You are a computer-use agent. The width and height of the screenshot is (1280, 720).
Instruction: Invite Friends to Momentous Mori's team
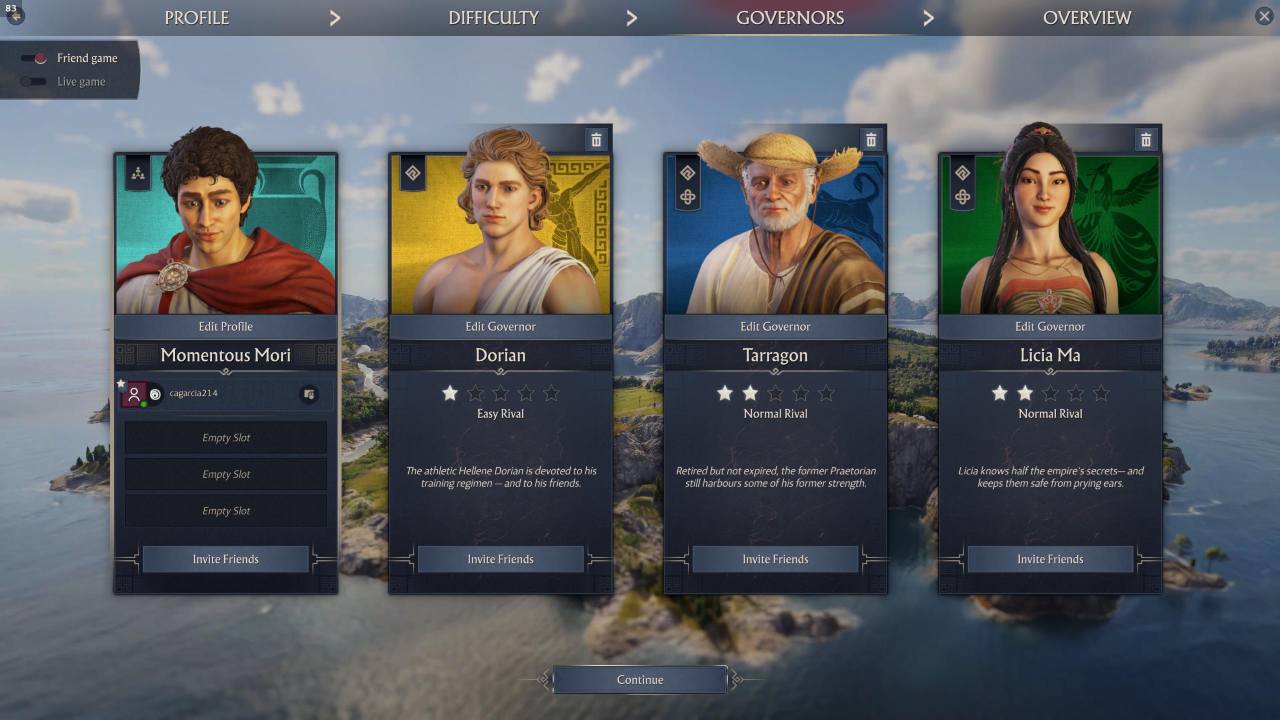point(225,559)
